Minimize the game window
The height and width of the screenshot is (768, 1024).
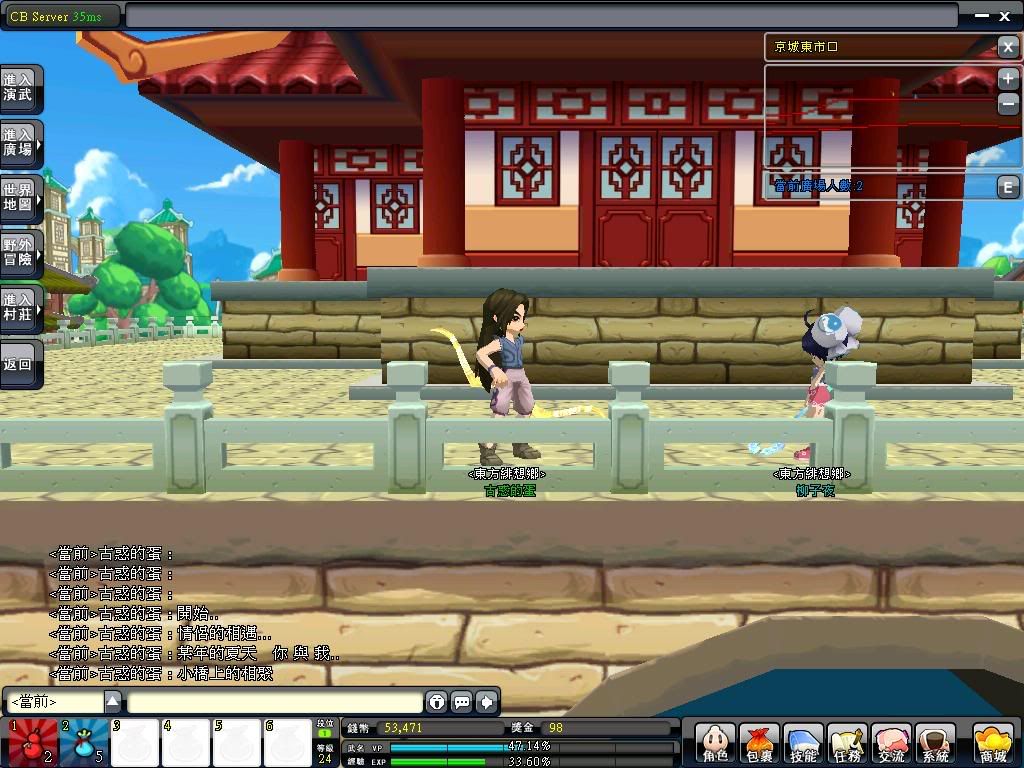pos(981,16)
